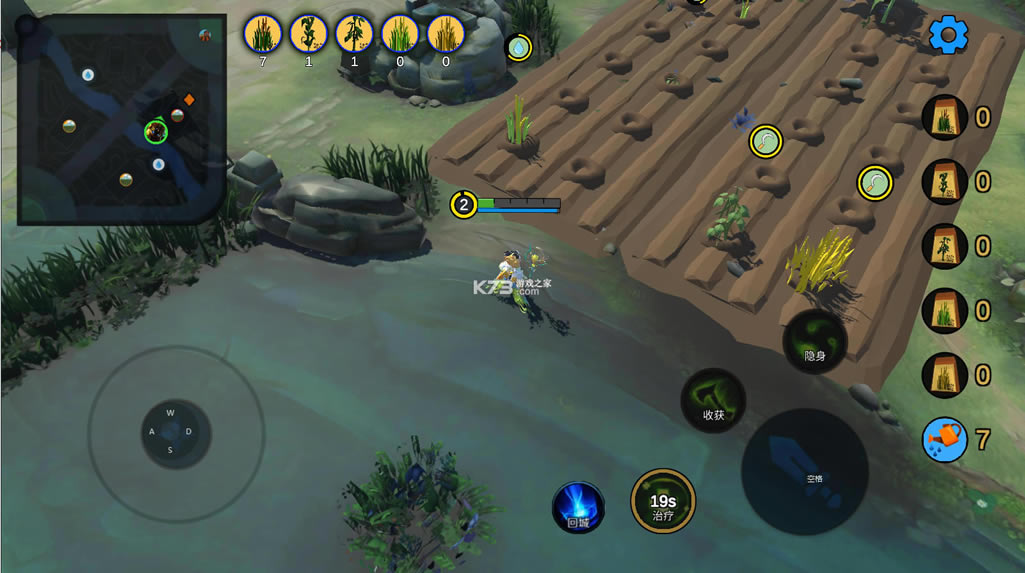Tap the 回城 recall button
This screenshot has height=573, width=1025.
(578, 506)
